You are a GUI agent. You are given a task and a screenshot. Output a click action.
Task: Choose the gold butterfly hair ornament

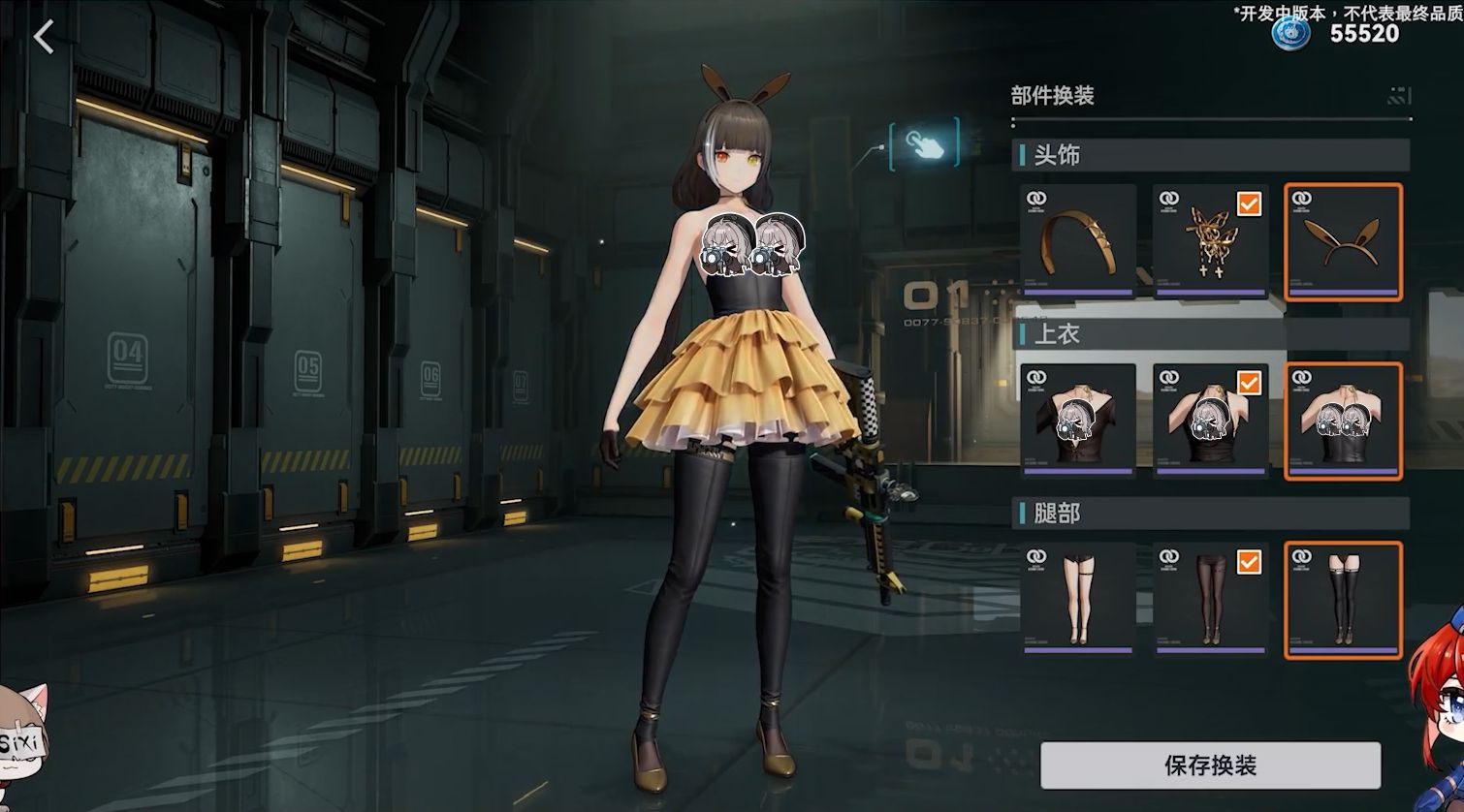[x=1210, y=241]
